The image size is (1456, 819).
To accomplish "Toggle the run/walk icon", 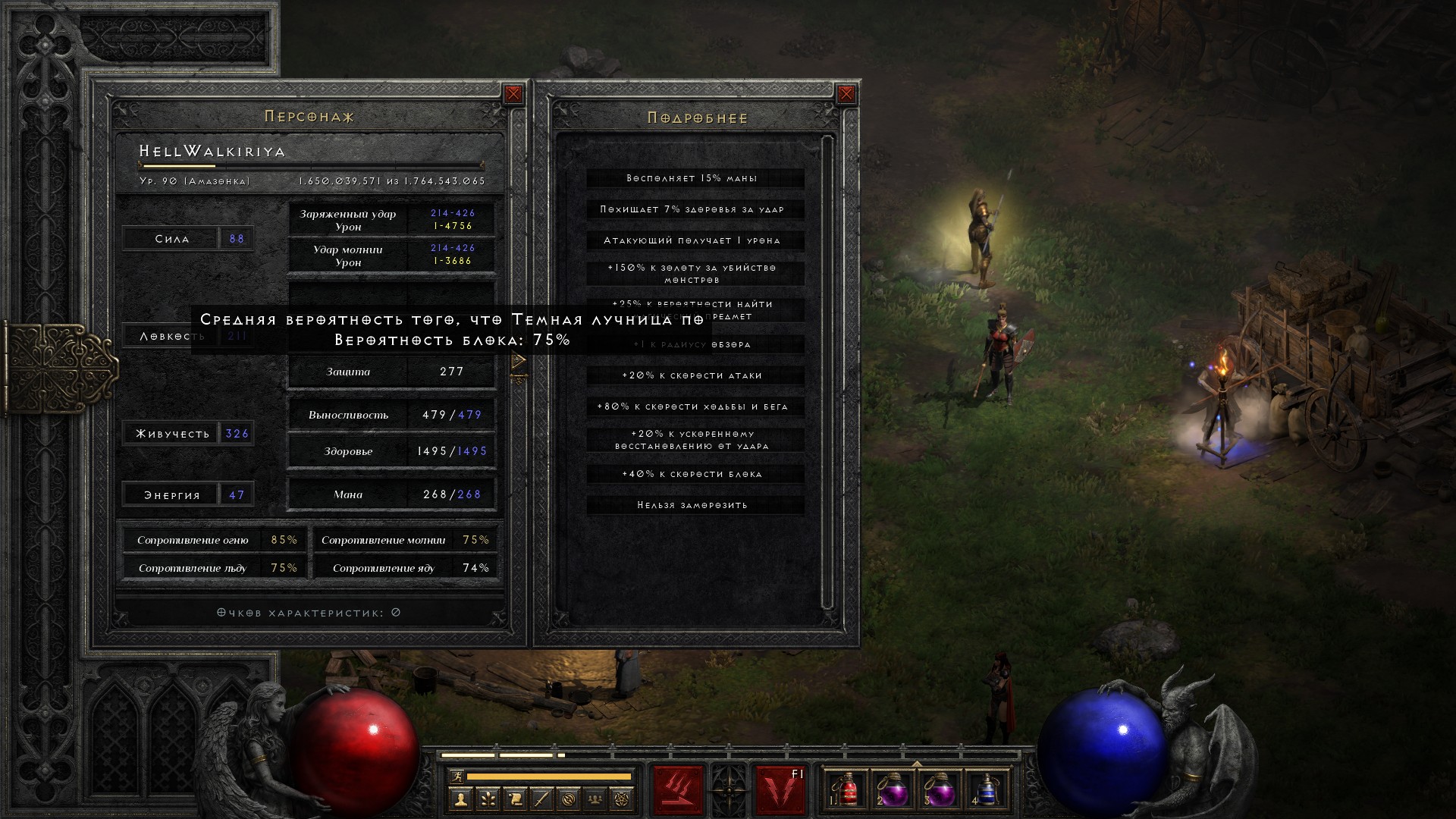I will click(x=455, y=776).
